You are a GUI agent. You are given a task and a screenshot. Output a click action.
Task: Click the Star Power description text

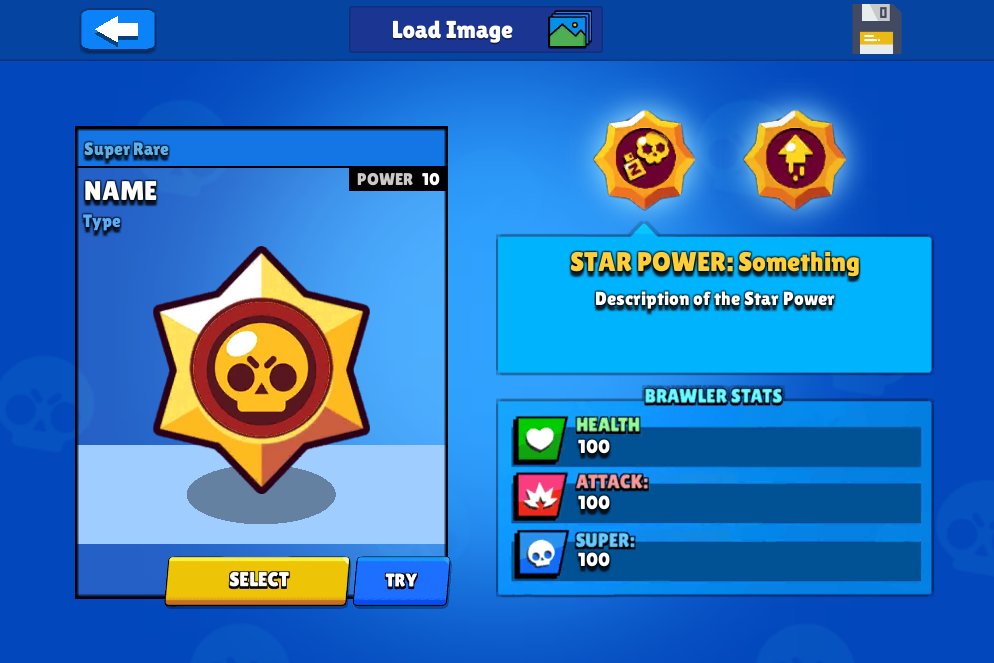click(714, 299)
